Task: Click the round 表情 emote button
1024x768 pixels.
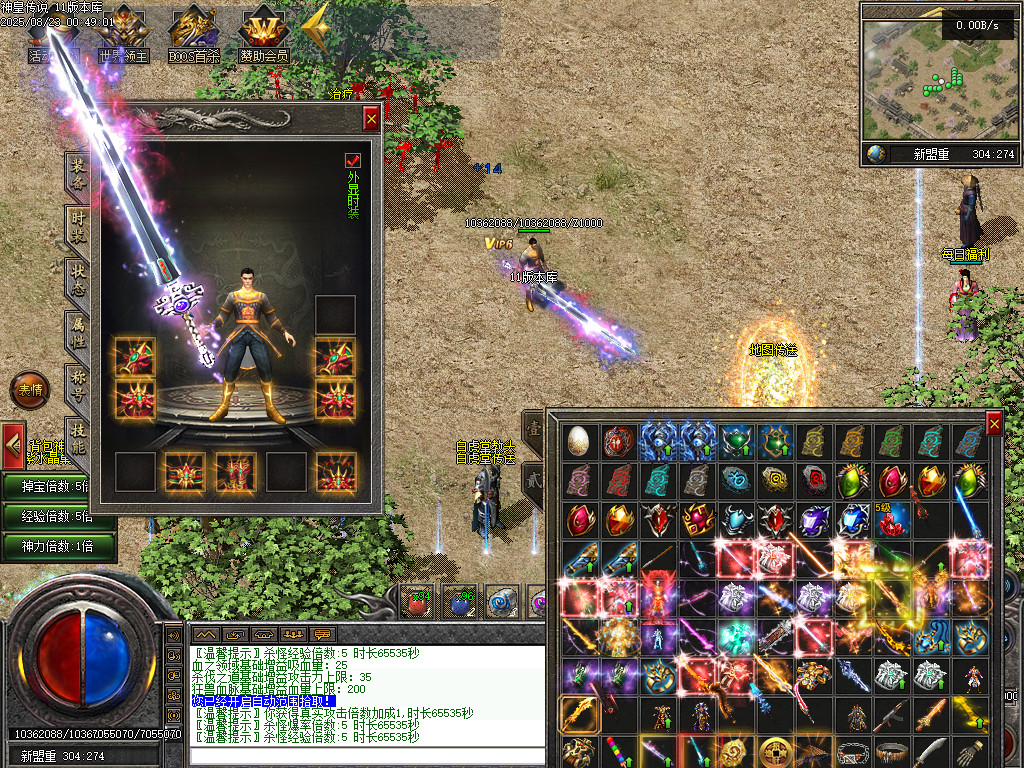Action: 29,390
